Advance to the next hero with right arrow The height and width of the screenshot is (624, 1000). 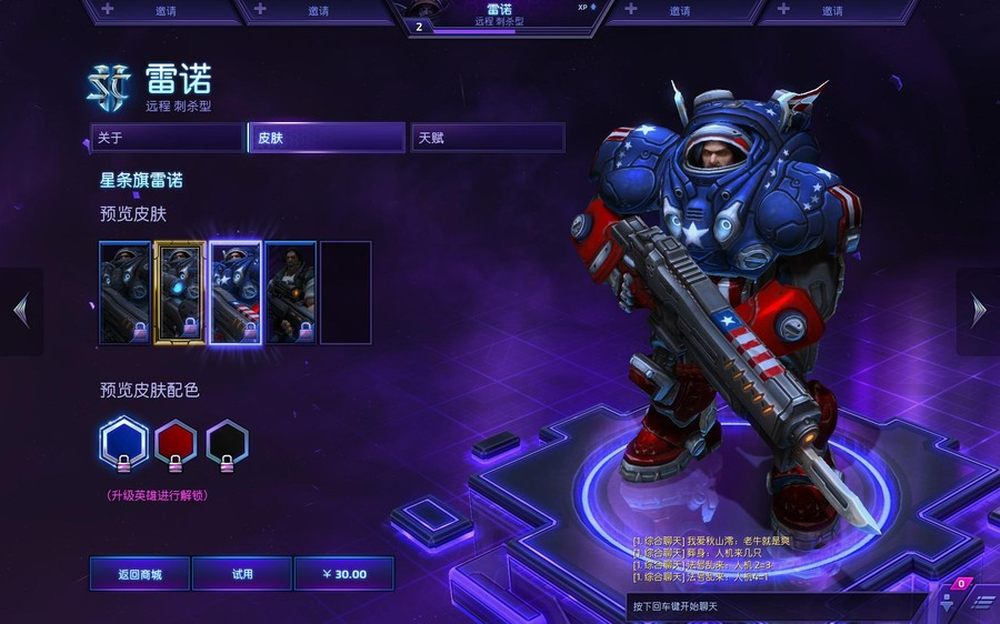978,311
